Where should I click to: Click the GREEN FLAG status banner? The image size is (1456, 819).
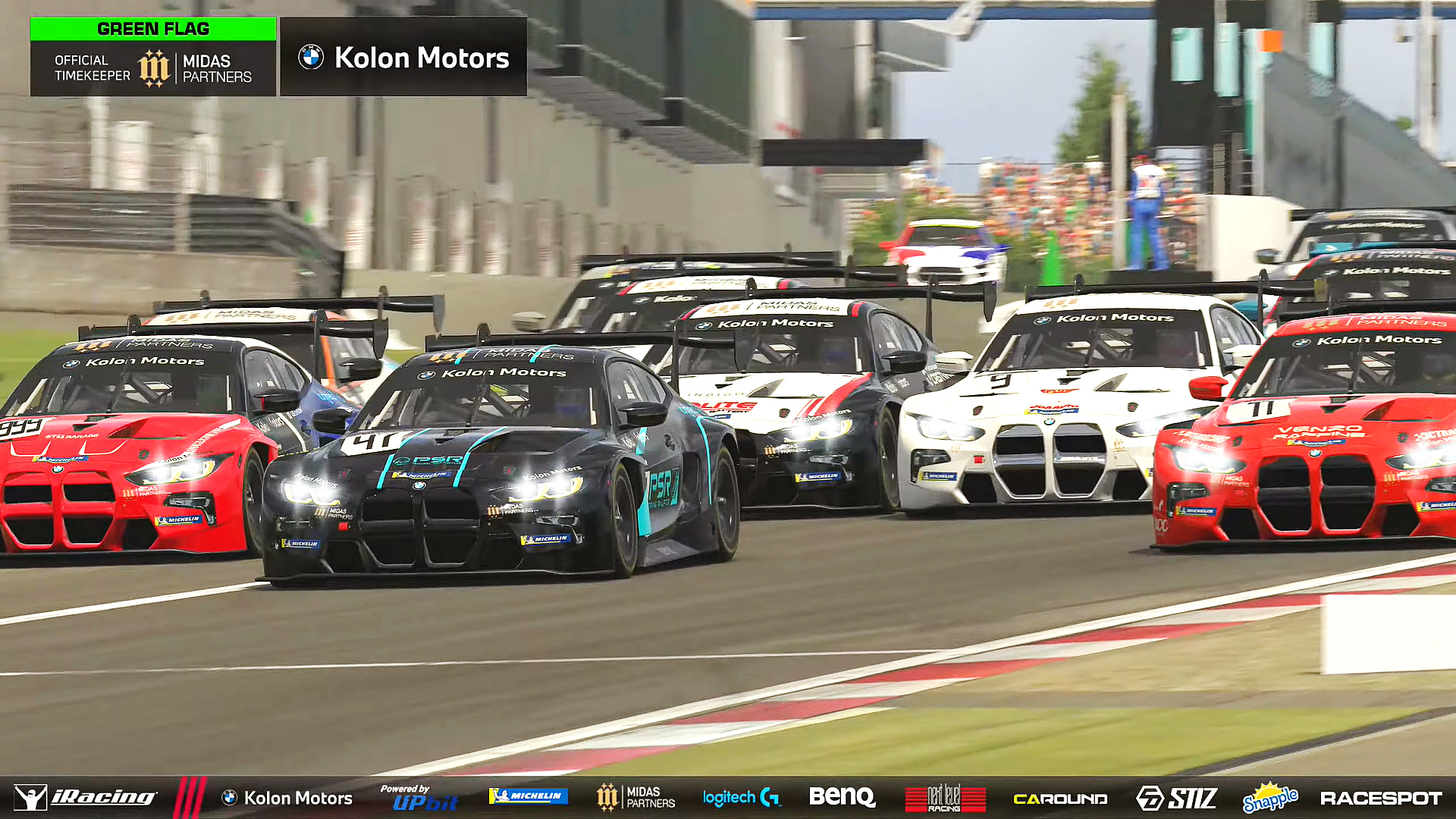click(x=153, y=29)
